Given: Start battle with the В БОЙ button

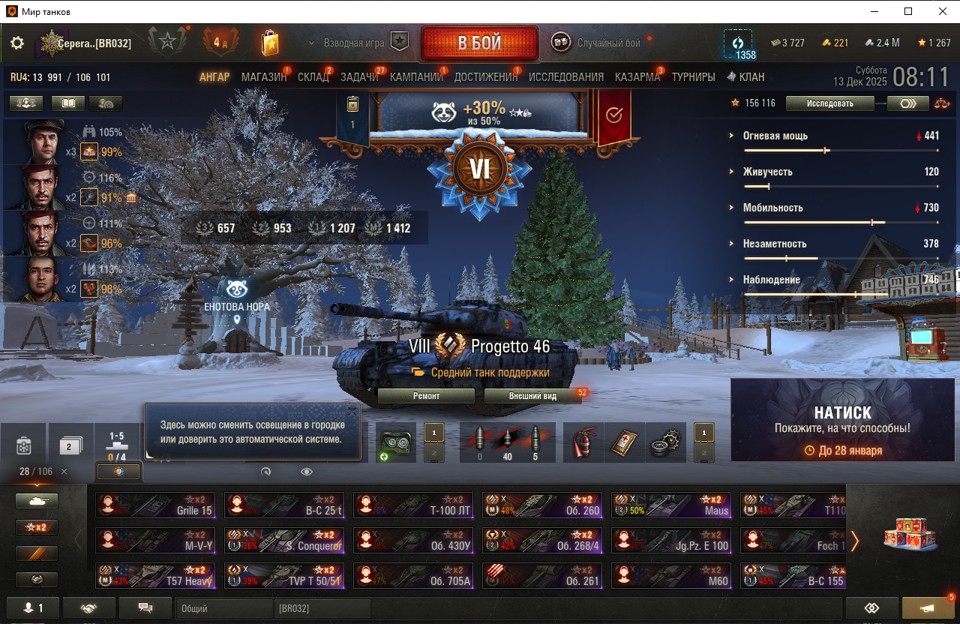Looking at the screenshot, I should pyautogui.click(x=479, y=44).
